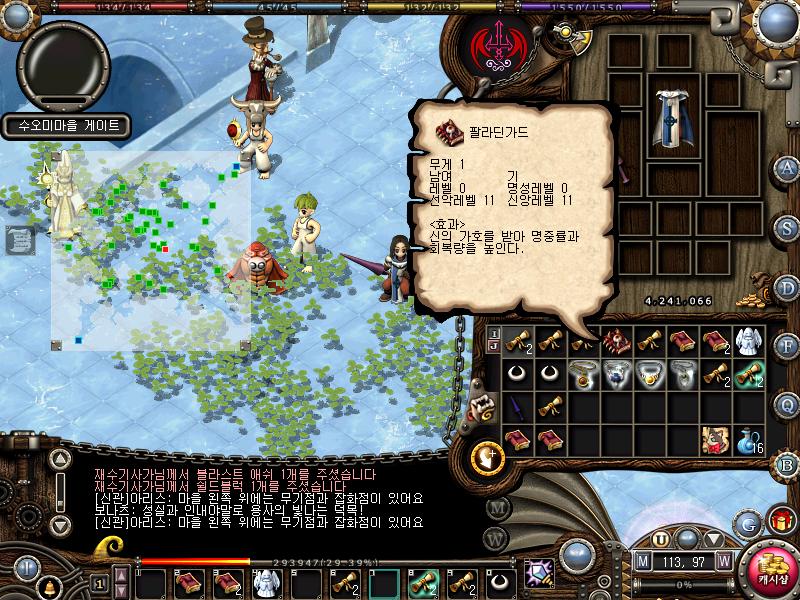
Task: Use the angel statue in the hotbar
Action: tap(265, 582)
